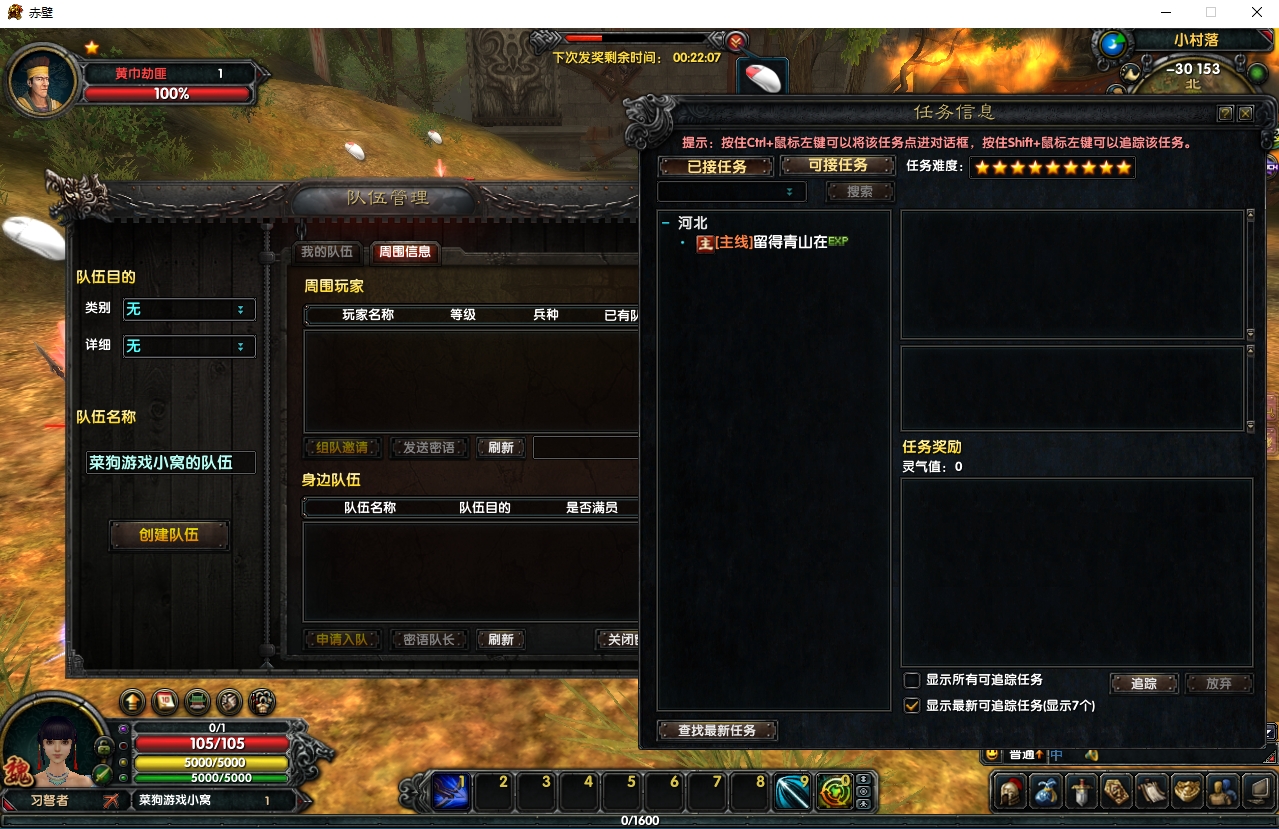Open the red-plumed helmet character icon
Image resolution: width=1279 pixels, height=829 pixels.
coord(1010,792)
